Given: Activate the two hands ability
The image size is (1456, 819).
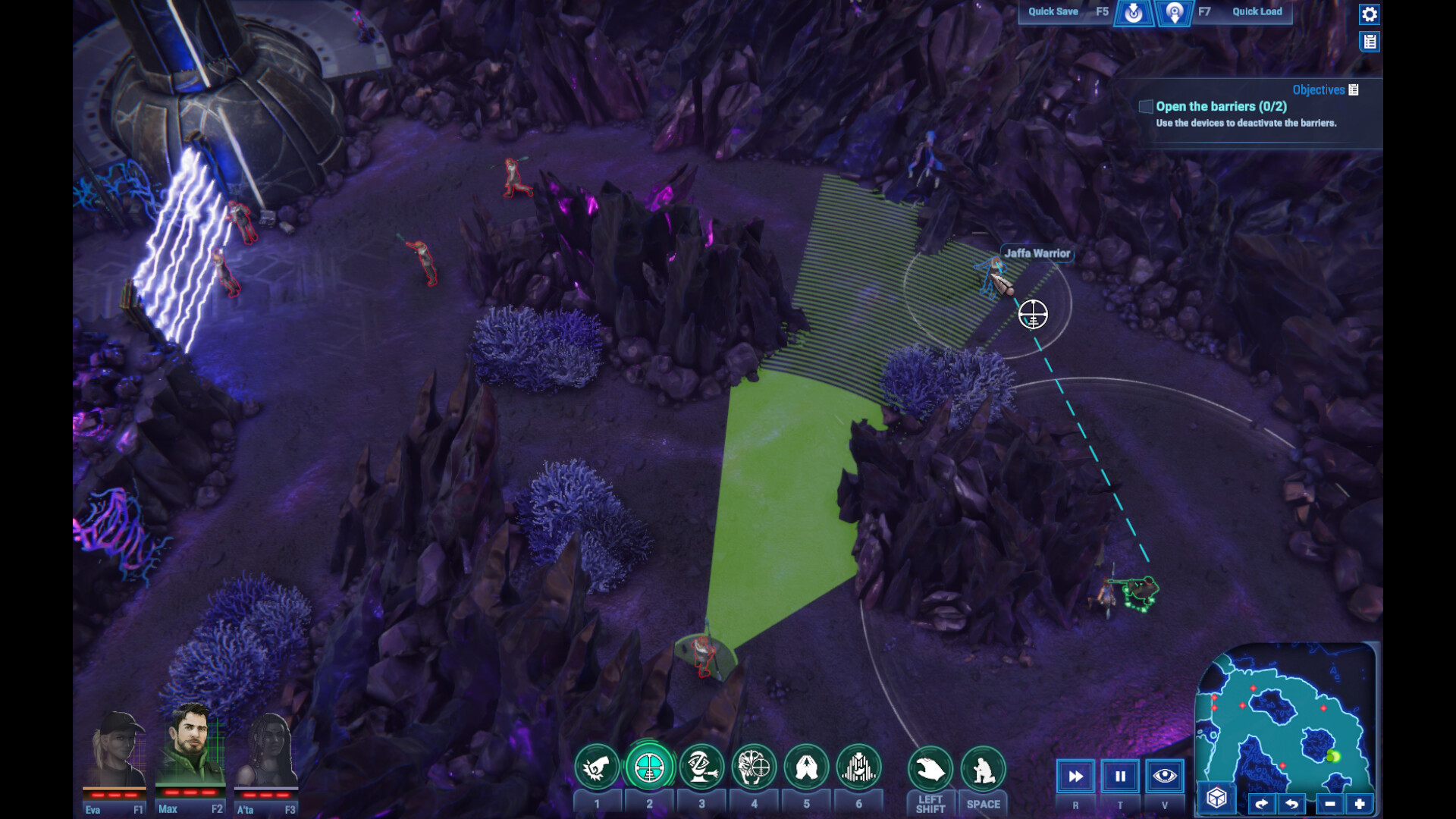Looking at the screenshot, I should (x=806, y=768).
